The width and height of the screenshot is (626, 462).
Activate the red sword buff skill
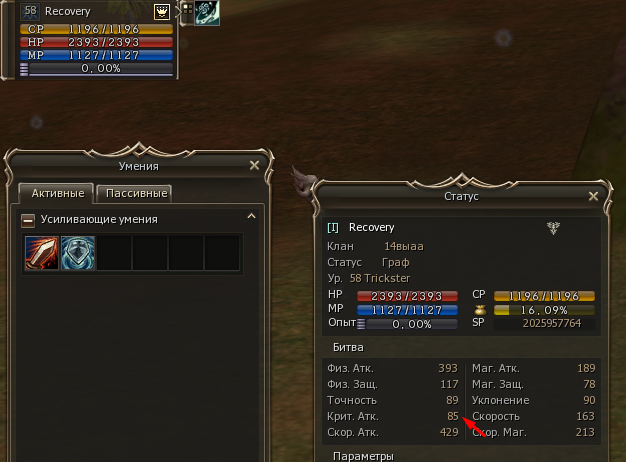pos(42,252)
